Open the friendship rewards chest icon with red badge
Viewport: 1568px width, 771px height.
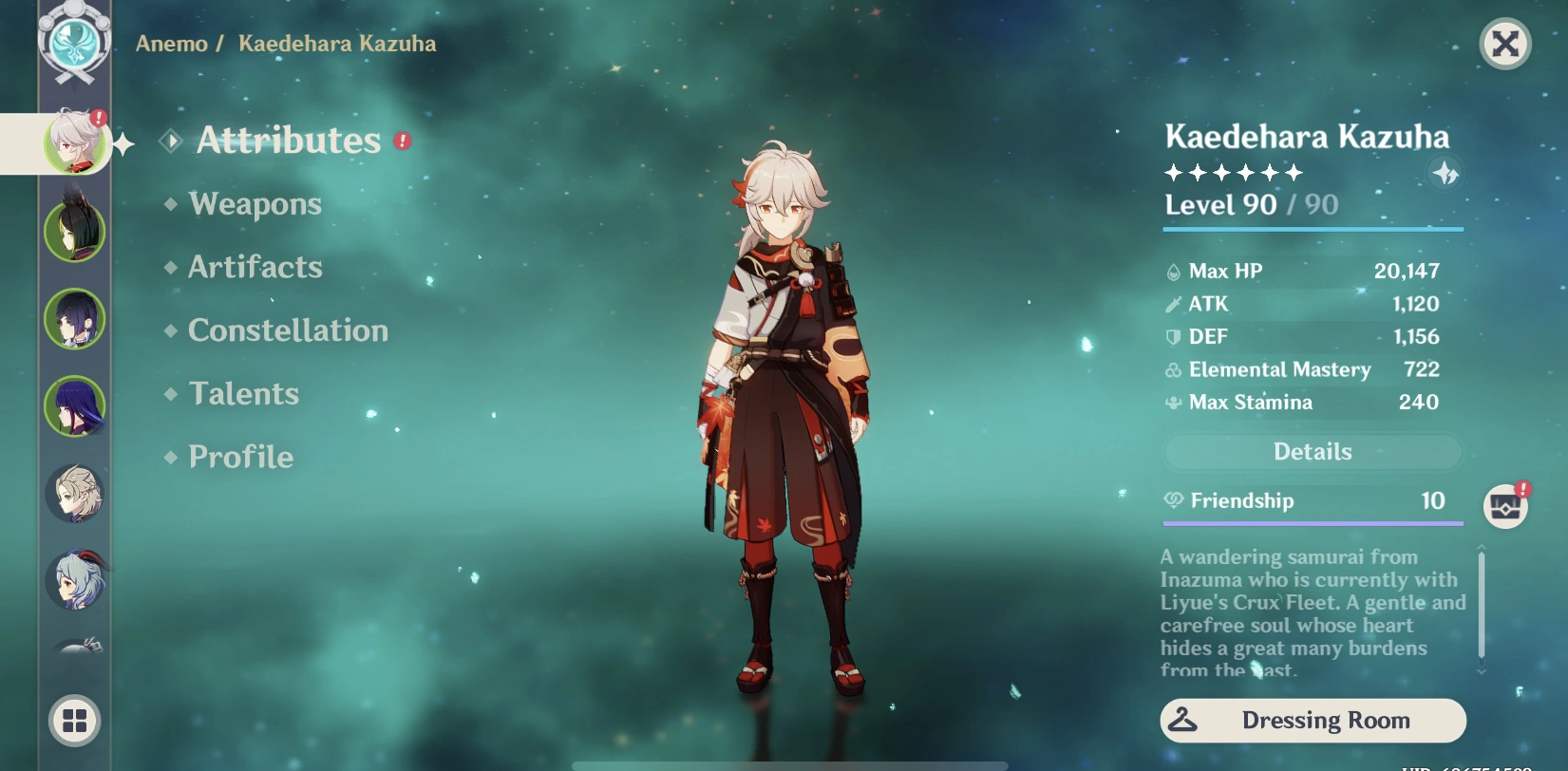[x=1505, y=505]
